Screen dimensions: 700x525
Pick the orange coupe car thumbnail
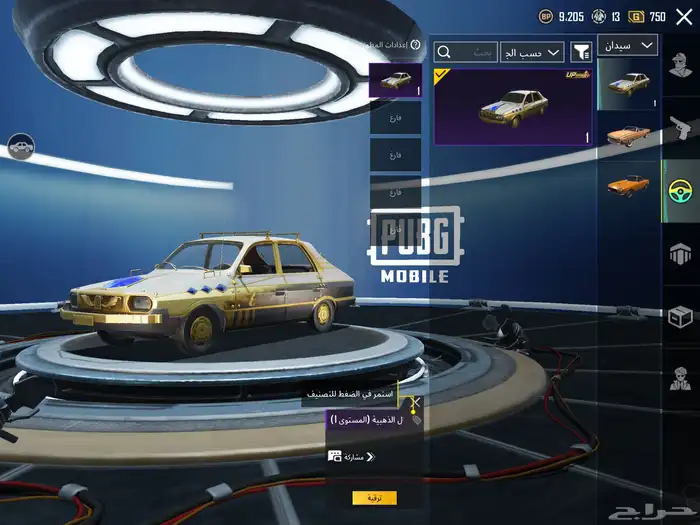(x=629, y=186)
